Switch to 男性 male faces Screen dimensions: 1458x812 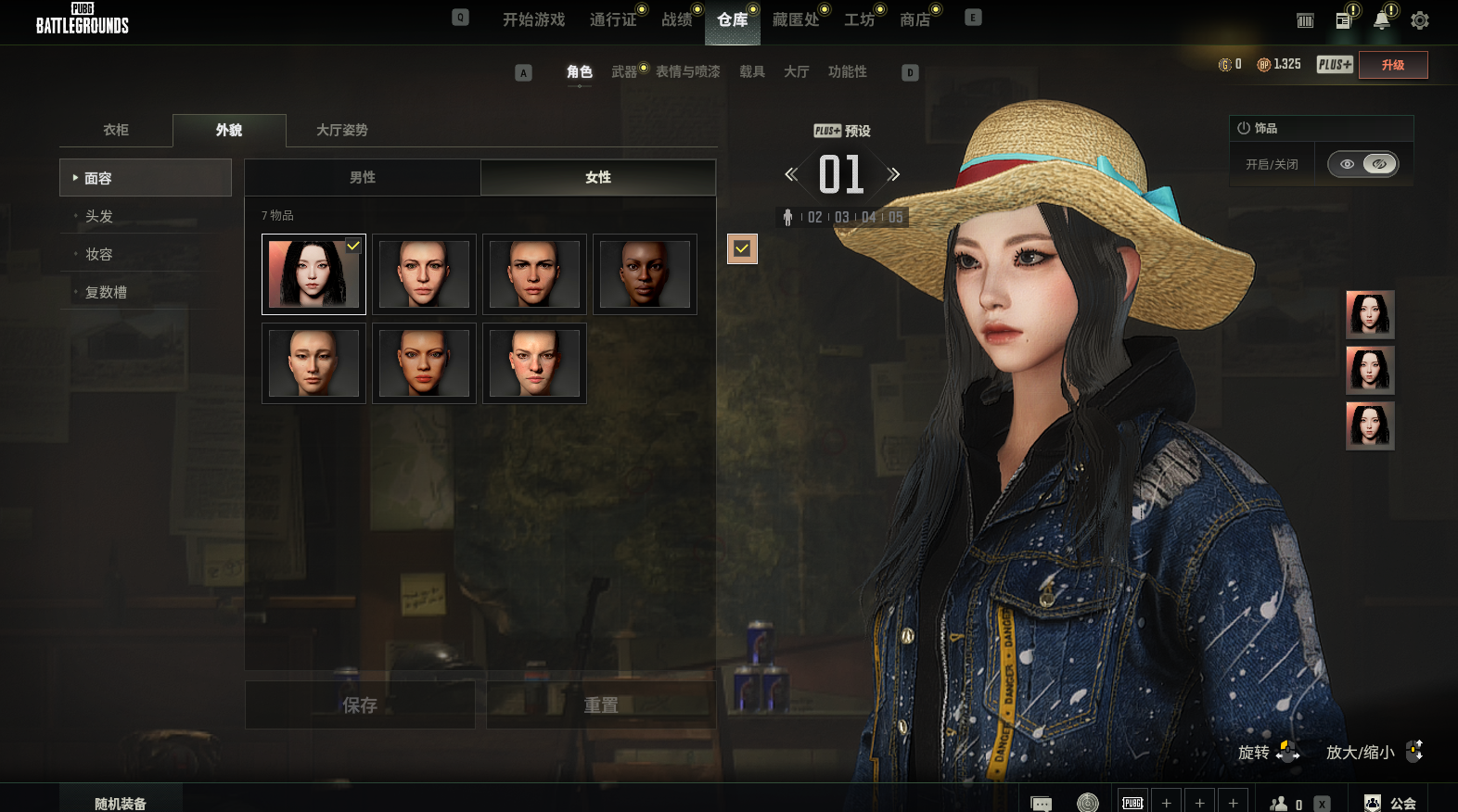point(363,177)
